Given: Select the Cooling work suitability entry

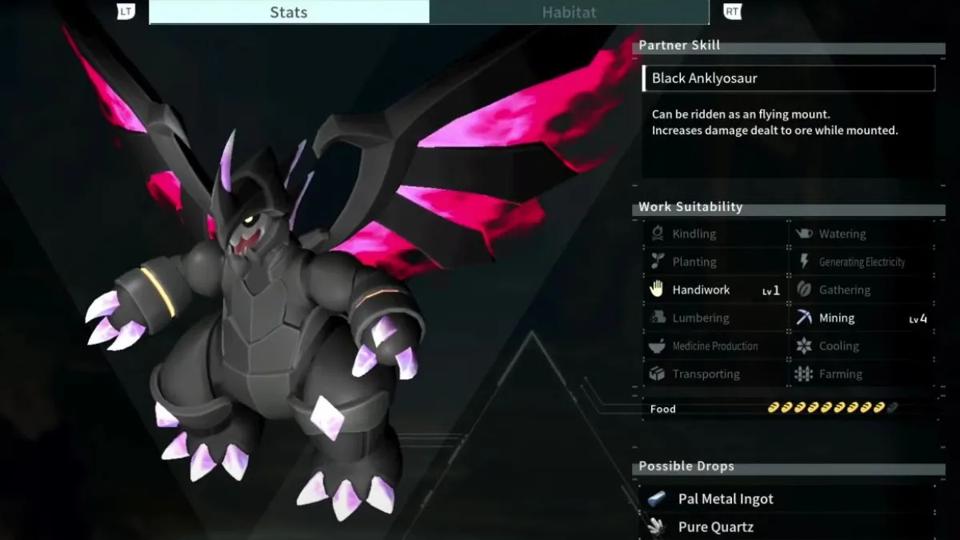Looking at the screenshot, I should click(x=839, y=346).
